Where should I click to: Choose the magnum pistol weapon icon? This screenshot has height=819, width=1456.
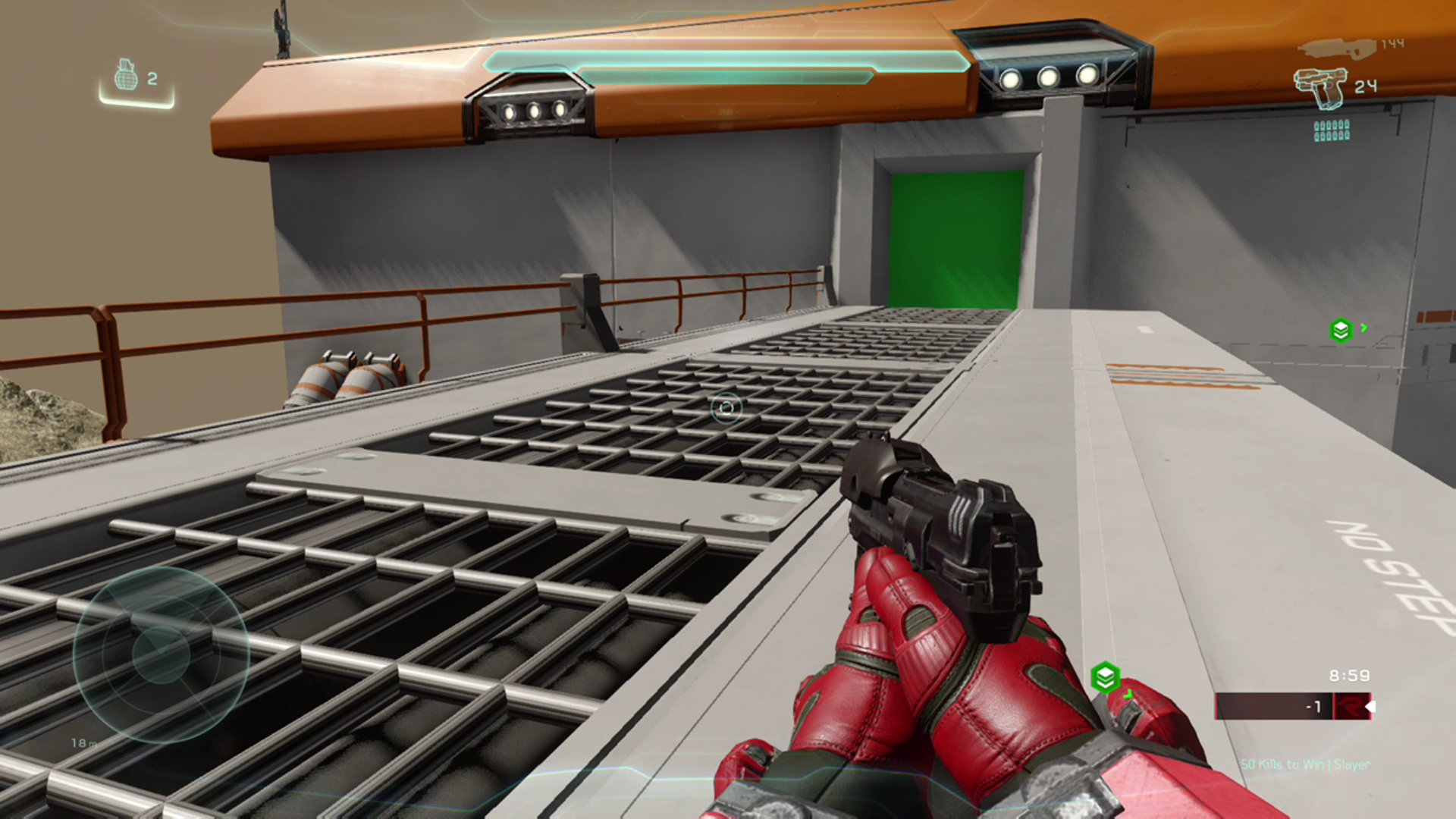coord(1320,87)
